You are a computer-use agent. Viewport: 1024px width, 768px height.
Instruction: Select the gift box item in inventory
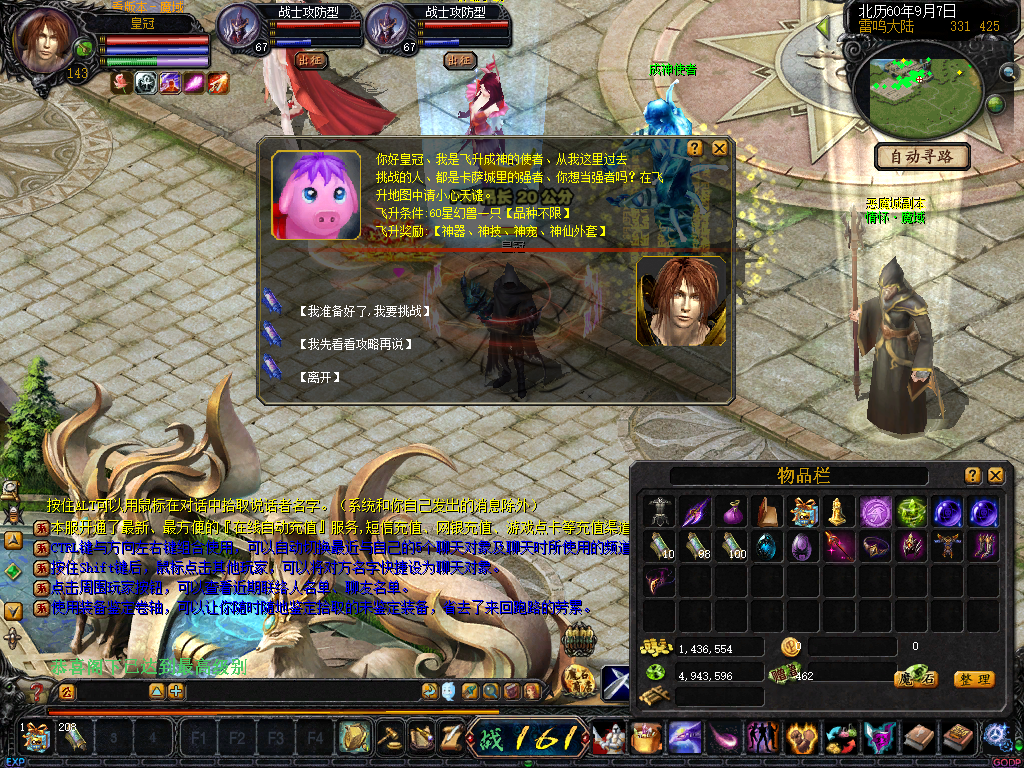[802, 512]
